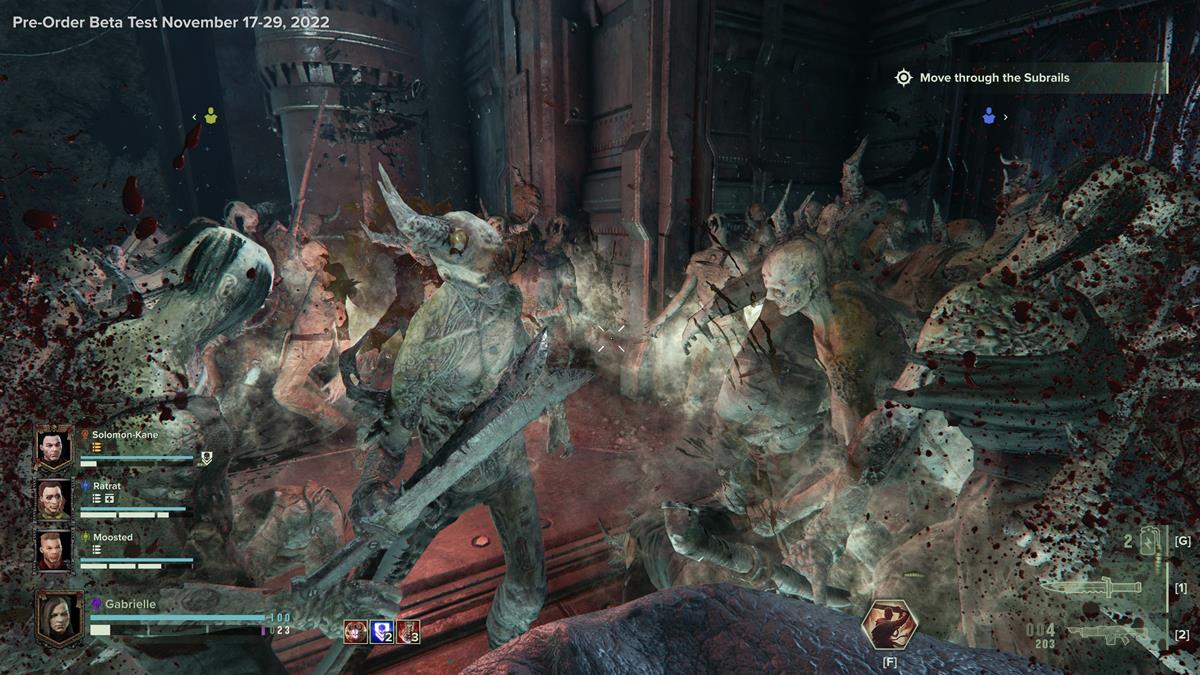This screenshot has width=1200, height=675.
Task: Activate the hexagonal combat ability icon
Action: tap(889, 625)
